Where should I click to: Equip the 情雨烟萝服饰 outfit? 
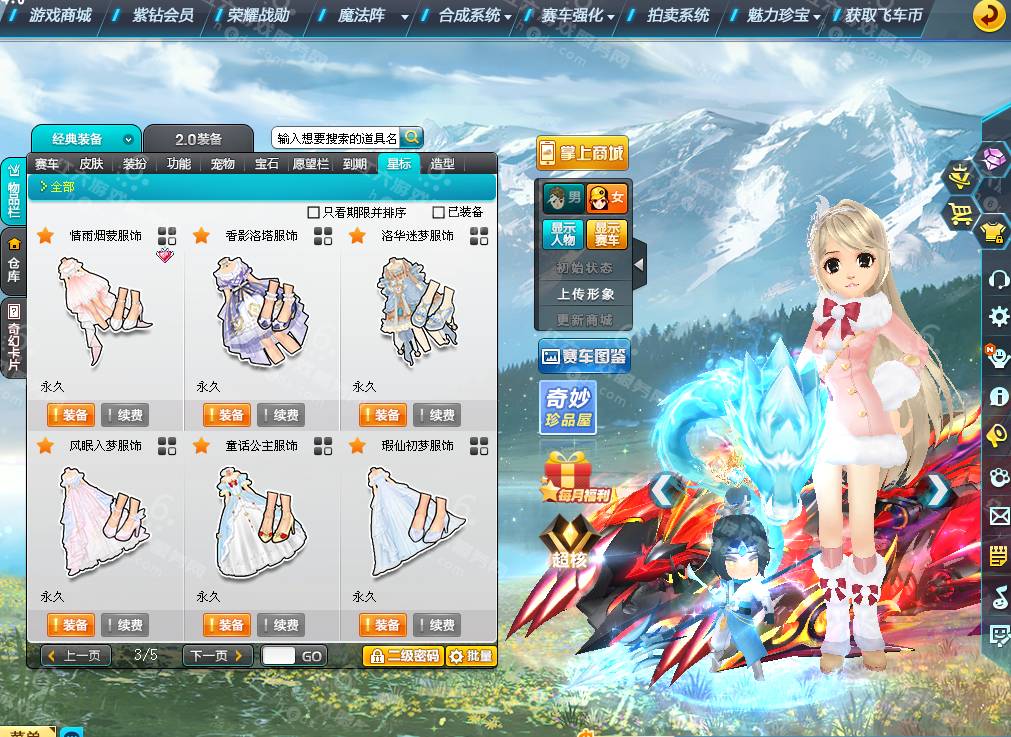pyautogui.click(x=70, y=415)
